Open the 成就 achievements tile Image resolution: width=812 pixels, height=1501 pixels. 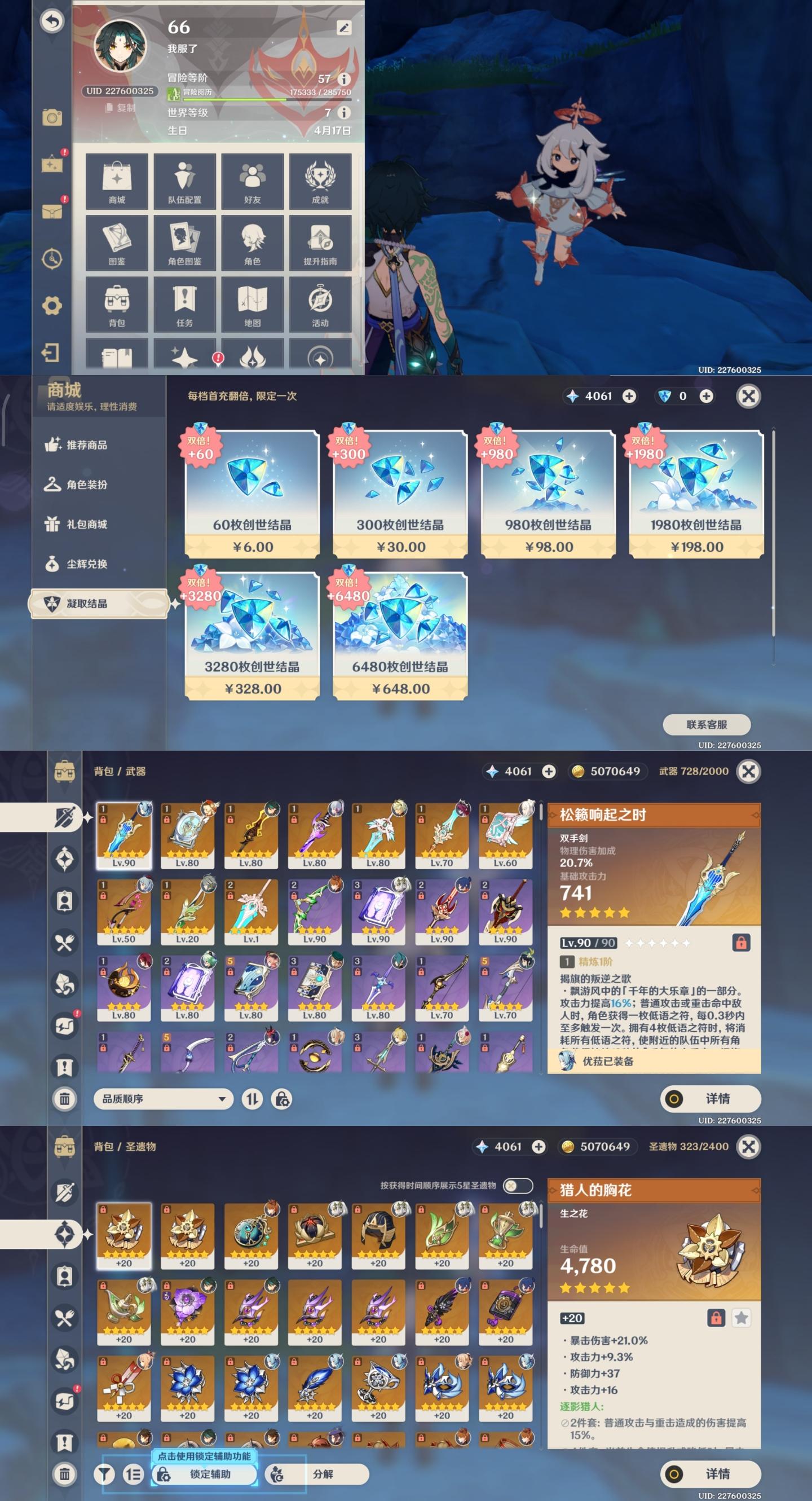point(320,181)
